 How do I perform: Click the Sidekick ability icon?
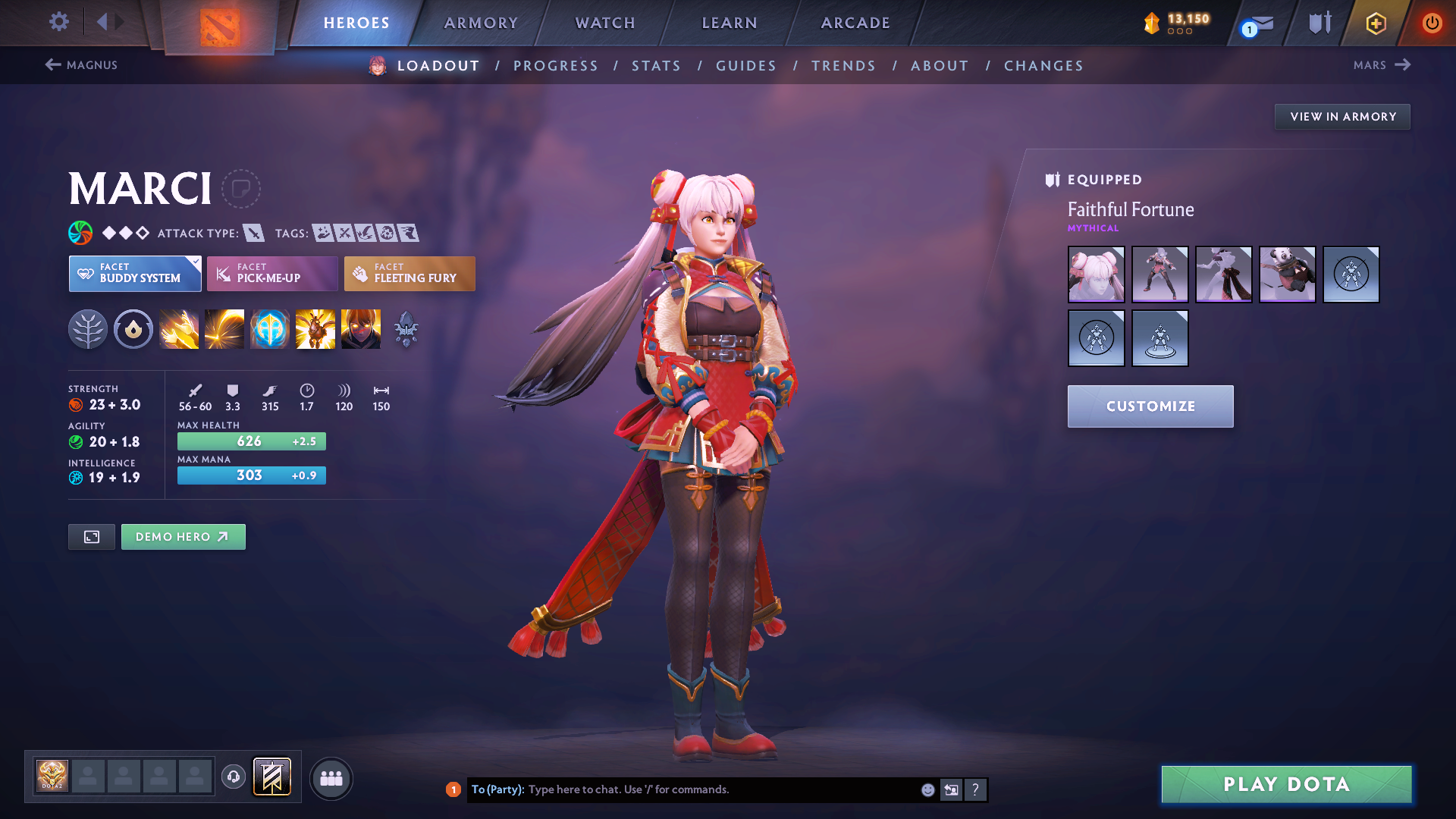click(x=270, y=329)
